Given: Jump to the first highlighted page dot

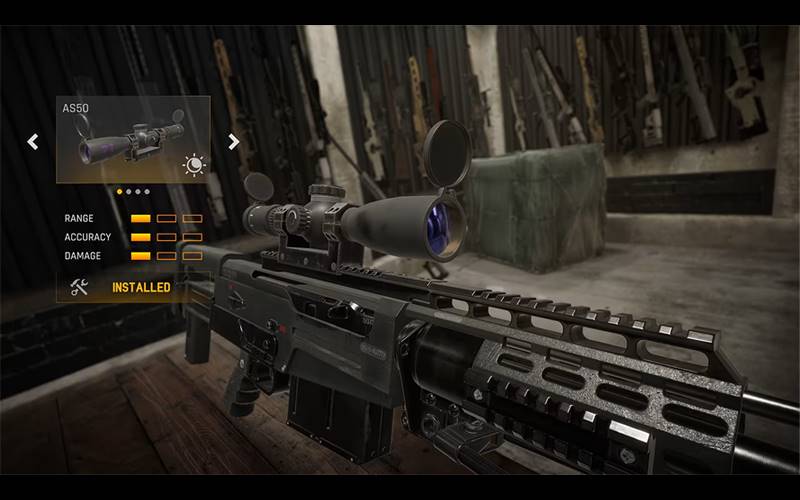Looking at the screenshot, I should [120, 191].
